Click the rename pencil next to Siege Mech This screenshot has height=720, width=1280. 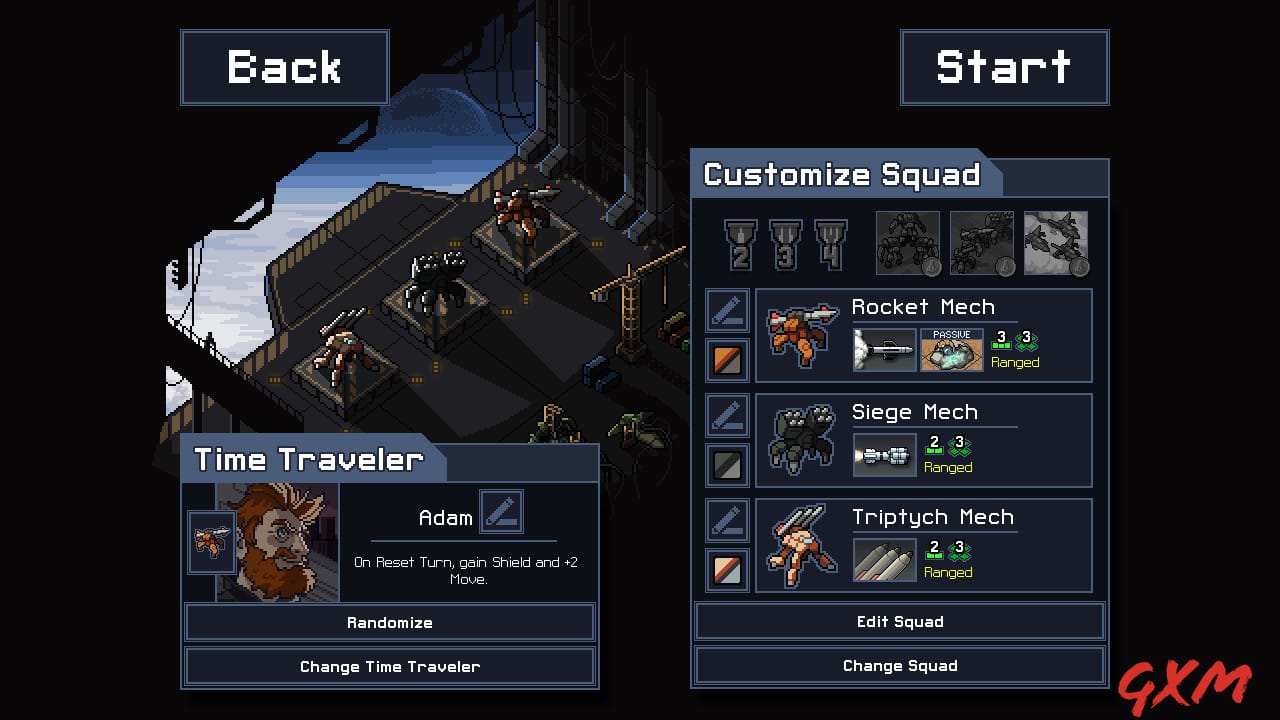point(727,415)
